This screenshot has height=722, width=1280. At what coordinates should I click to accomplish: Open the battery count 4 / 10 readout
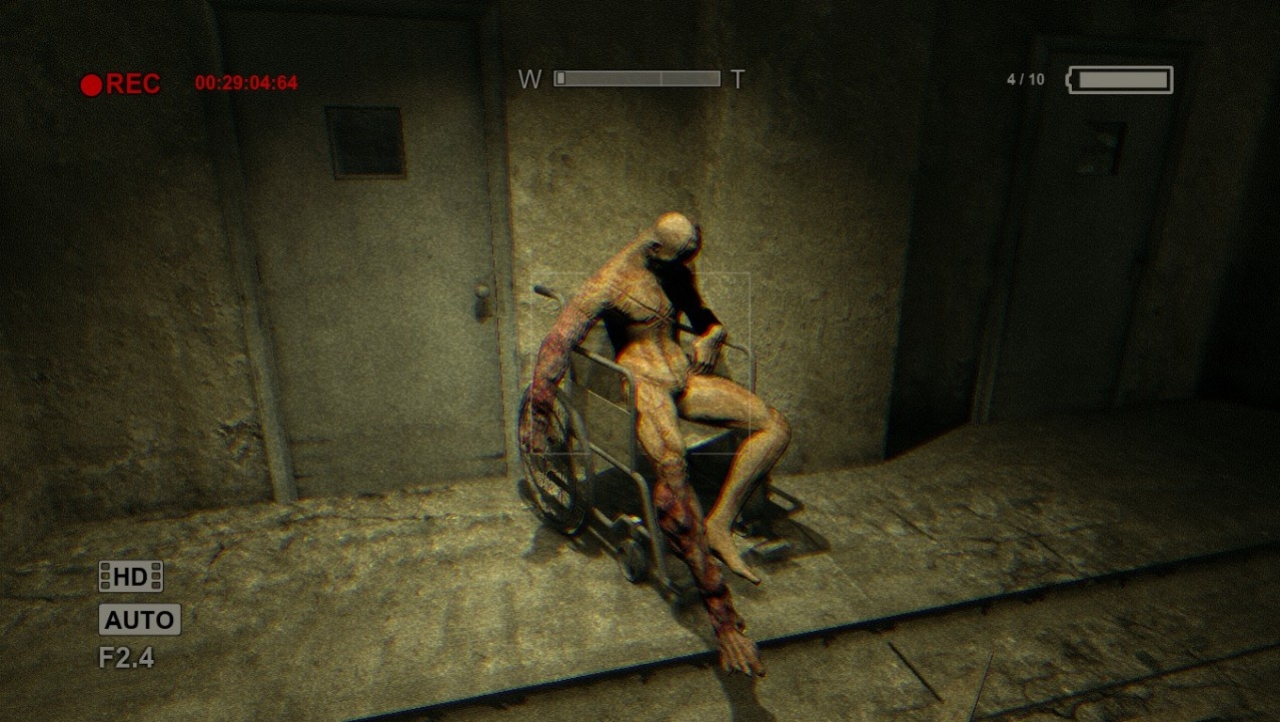[1024, 77]
